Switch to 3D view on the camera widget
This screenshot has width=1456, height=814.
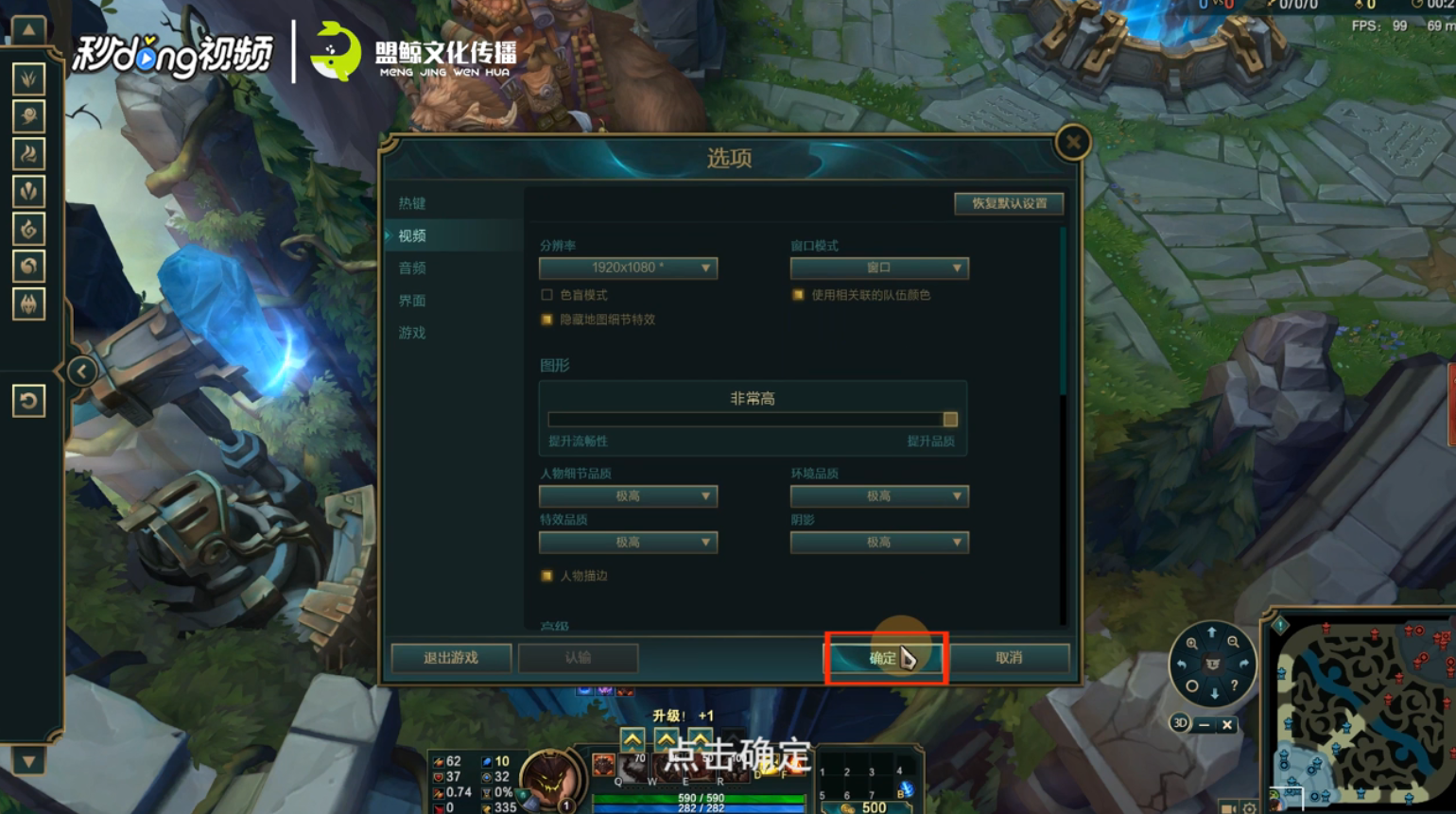pos(1181,722)
